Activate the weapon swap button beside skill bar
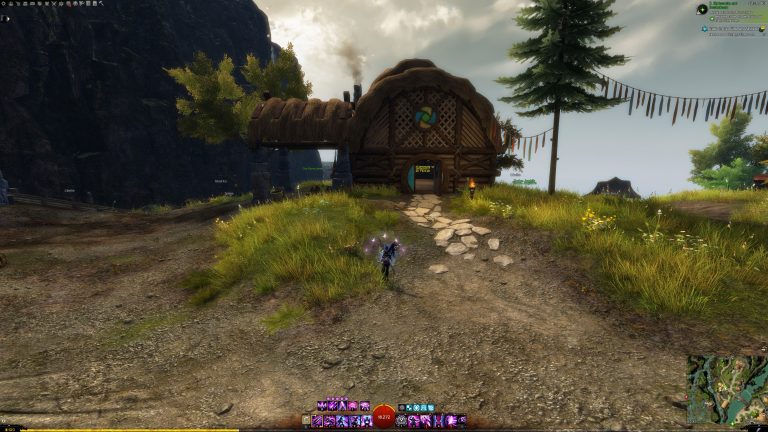Image resolution: width=768 pixels, height=432 pixels. tap(307, 421)
